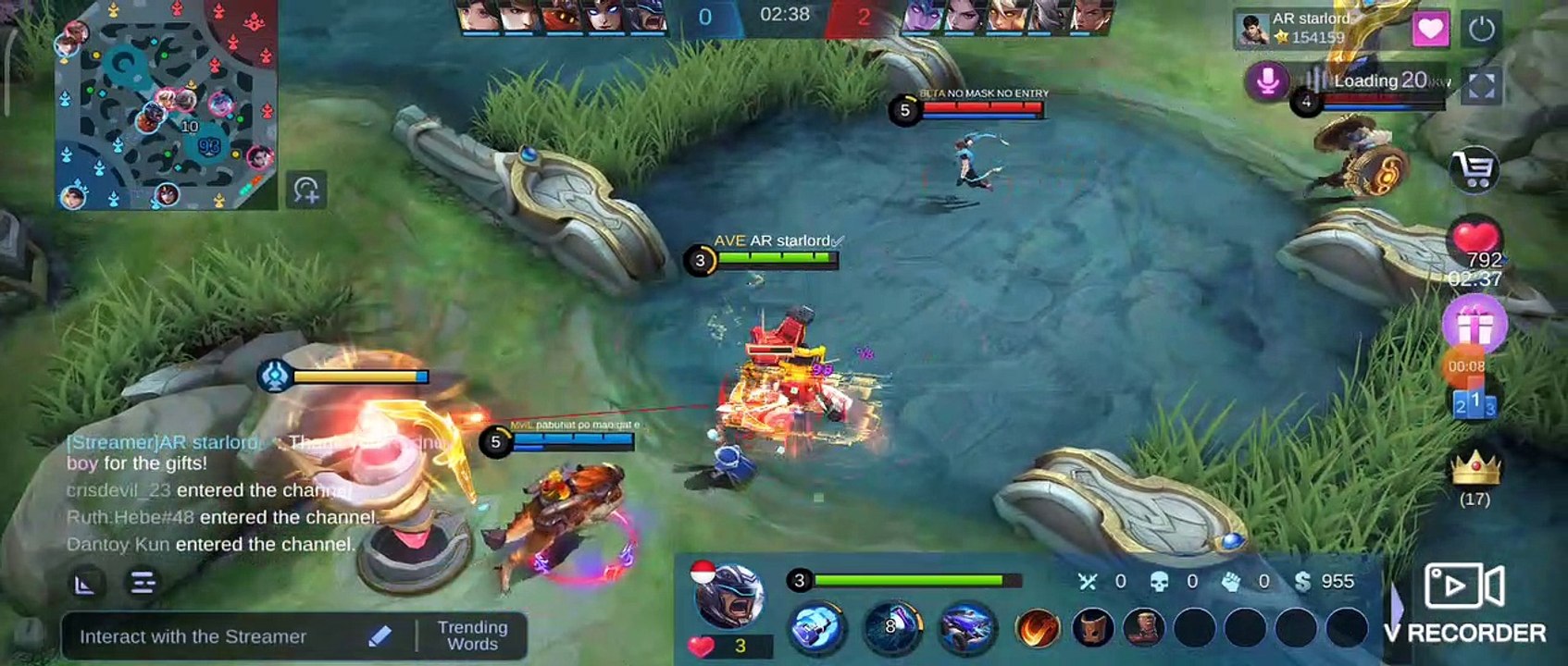Type in the Interact with the Streamer box
This screenshot has width=1568, height=666.
tap(222, 636)
